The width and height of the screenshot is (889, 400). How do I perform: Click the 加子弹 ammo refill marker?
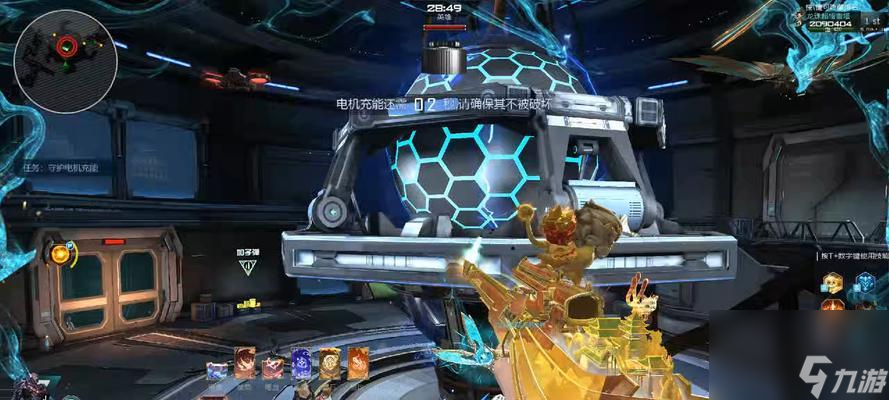coord(247,262)
